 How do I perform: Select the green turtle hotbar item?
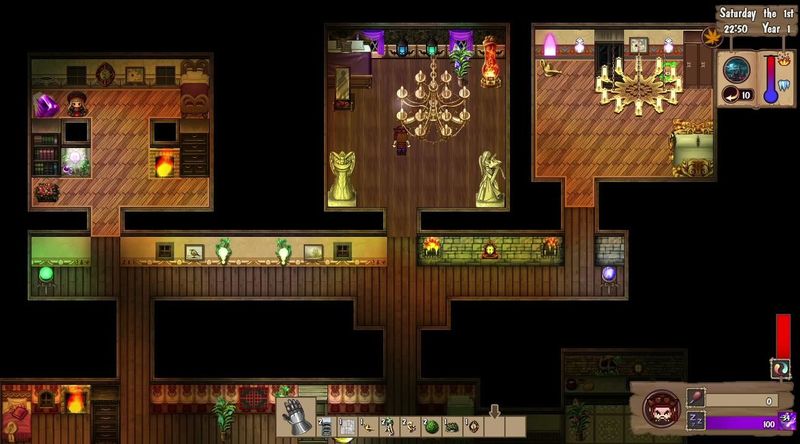[x=451, y=427]
